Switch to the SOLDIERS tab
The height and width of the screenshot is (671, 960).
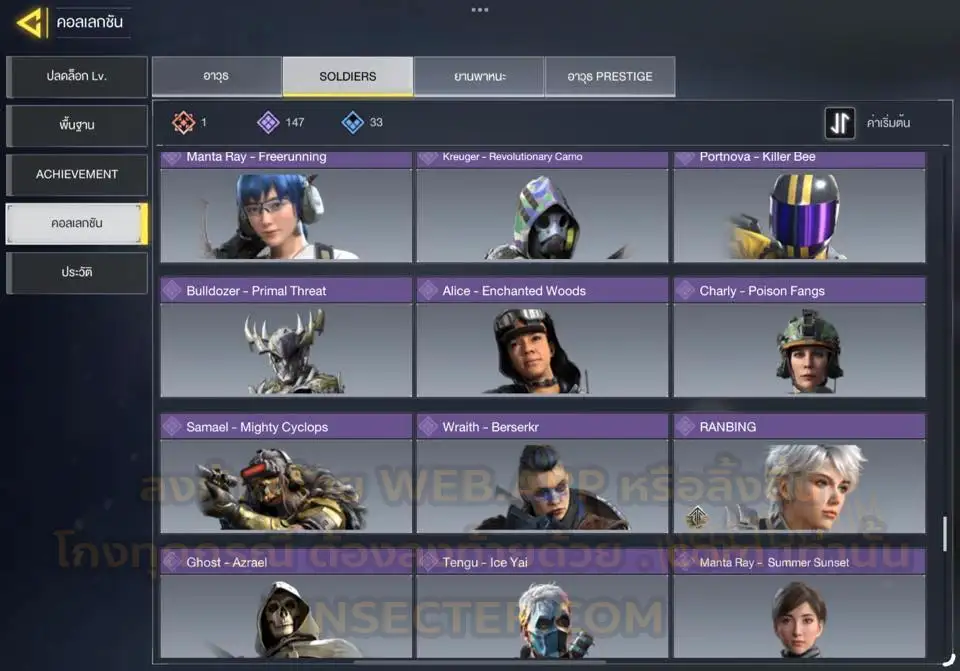[348, 77]
